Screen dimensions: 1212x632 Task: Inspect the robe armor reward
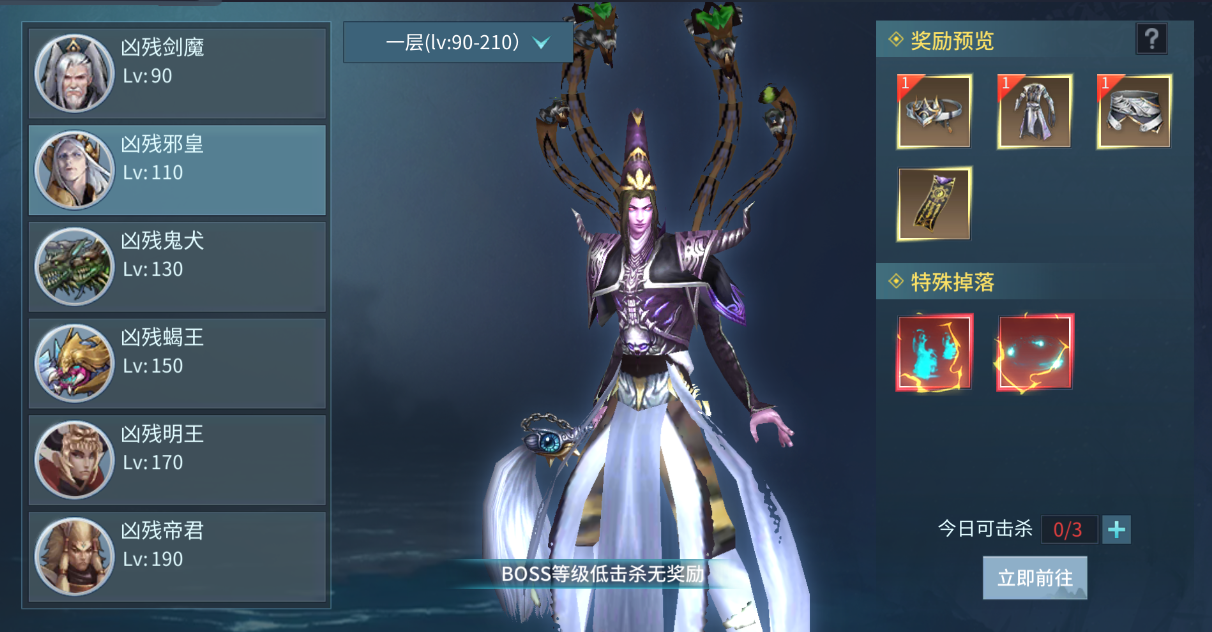coord(1034,111)
